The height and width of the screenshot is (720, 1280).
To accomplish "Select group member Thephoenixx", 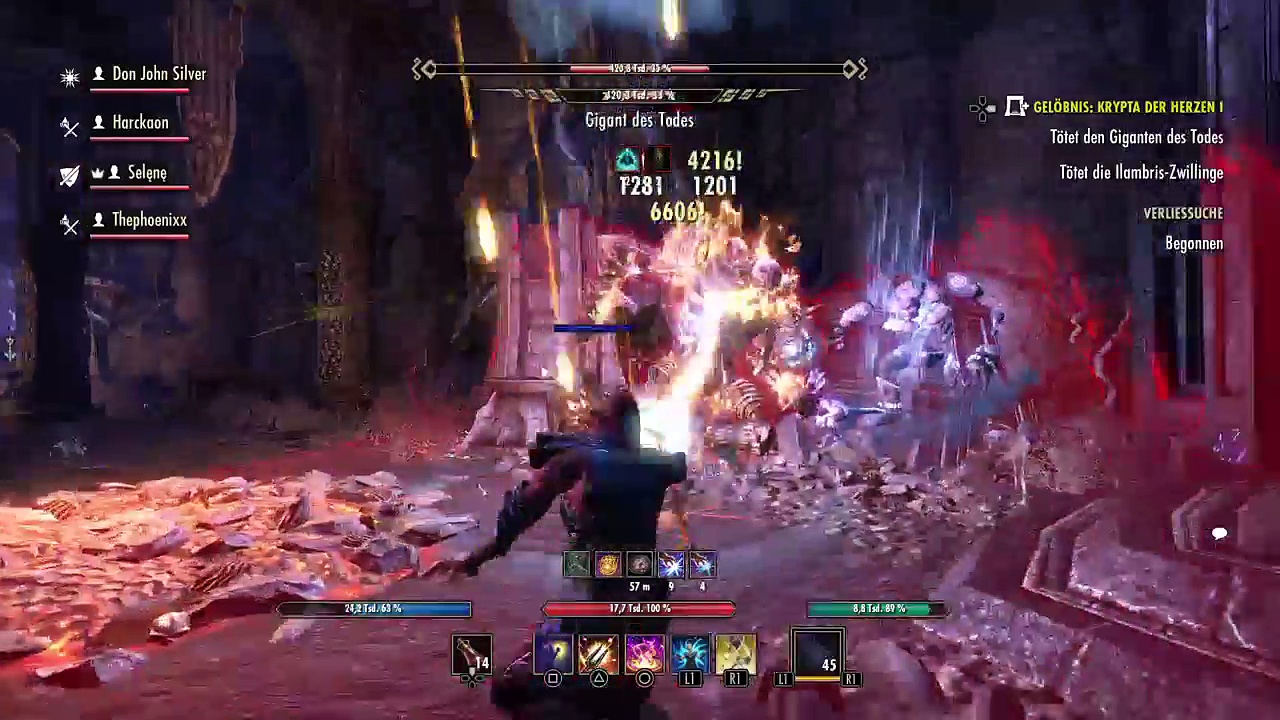I will [x=149, y=220].
